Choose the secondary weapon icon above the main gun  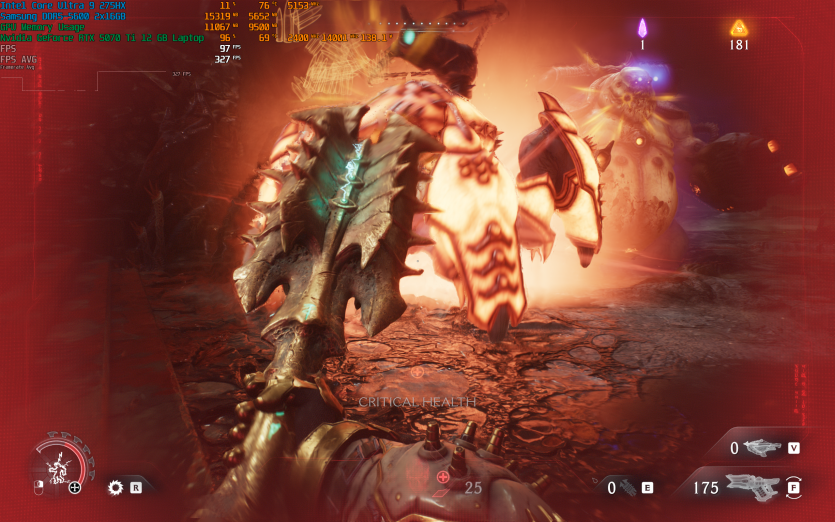click(762, 448)
